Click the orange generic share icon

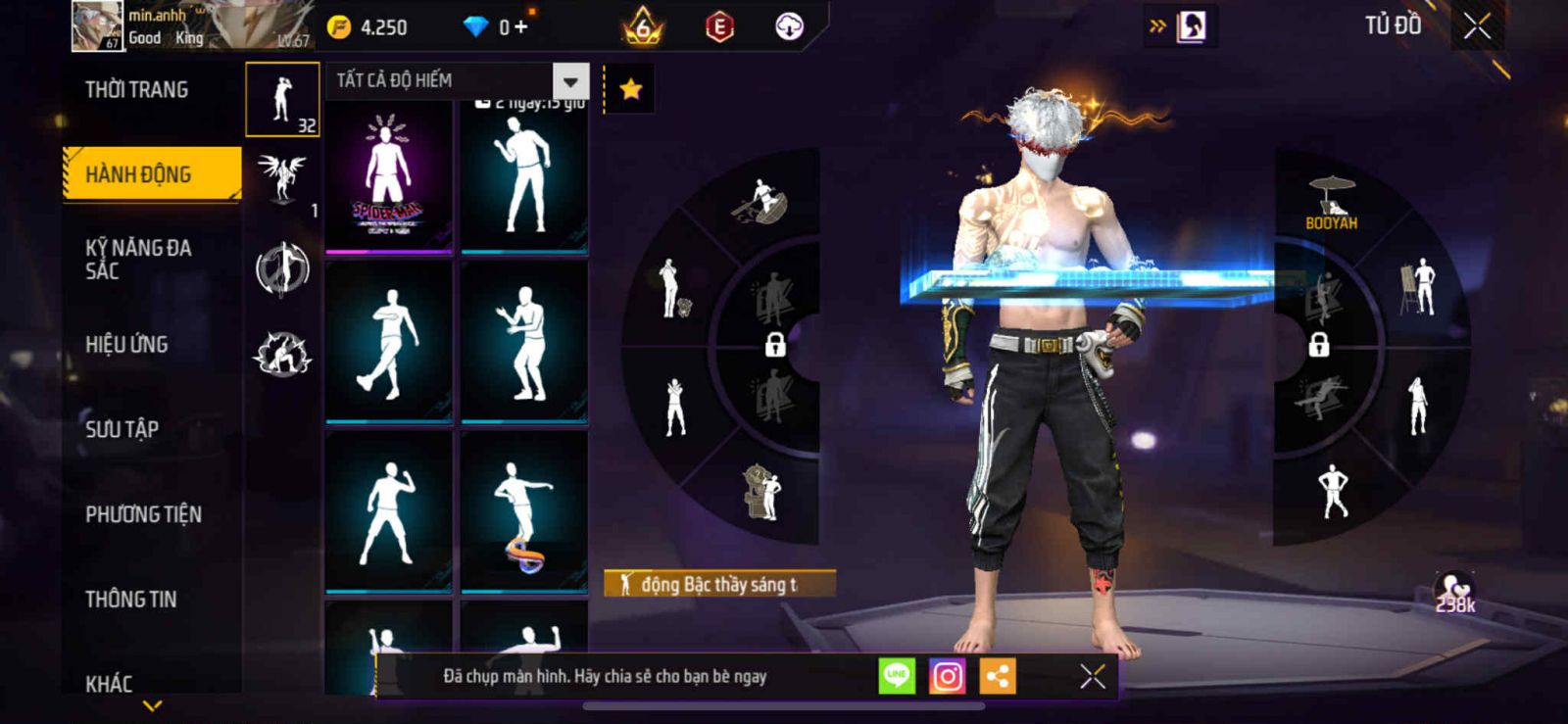(998, 676)
